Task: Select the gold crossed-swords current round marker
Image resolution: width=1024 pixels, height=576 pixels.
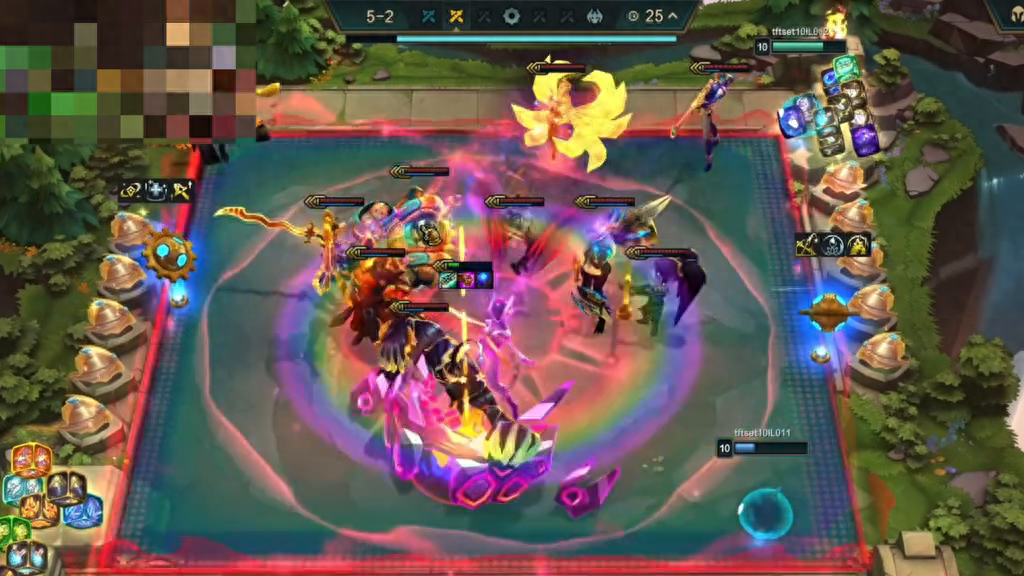Action: coord(456,16)
